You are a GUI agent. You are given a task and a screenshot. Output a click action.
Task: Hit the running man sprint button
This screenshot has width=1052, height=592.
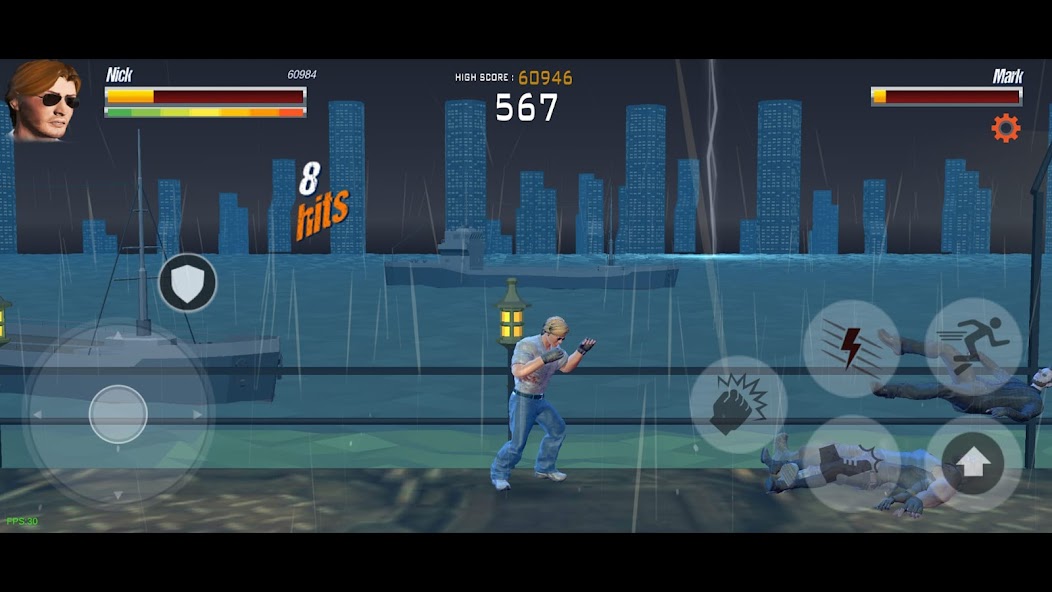pyautogui.click(x=973, y=346)
